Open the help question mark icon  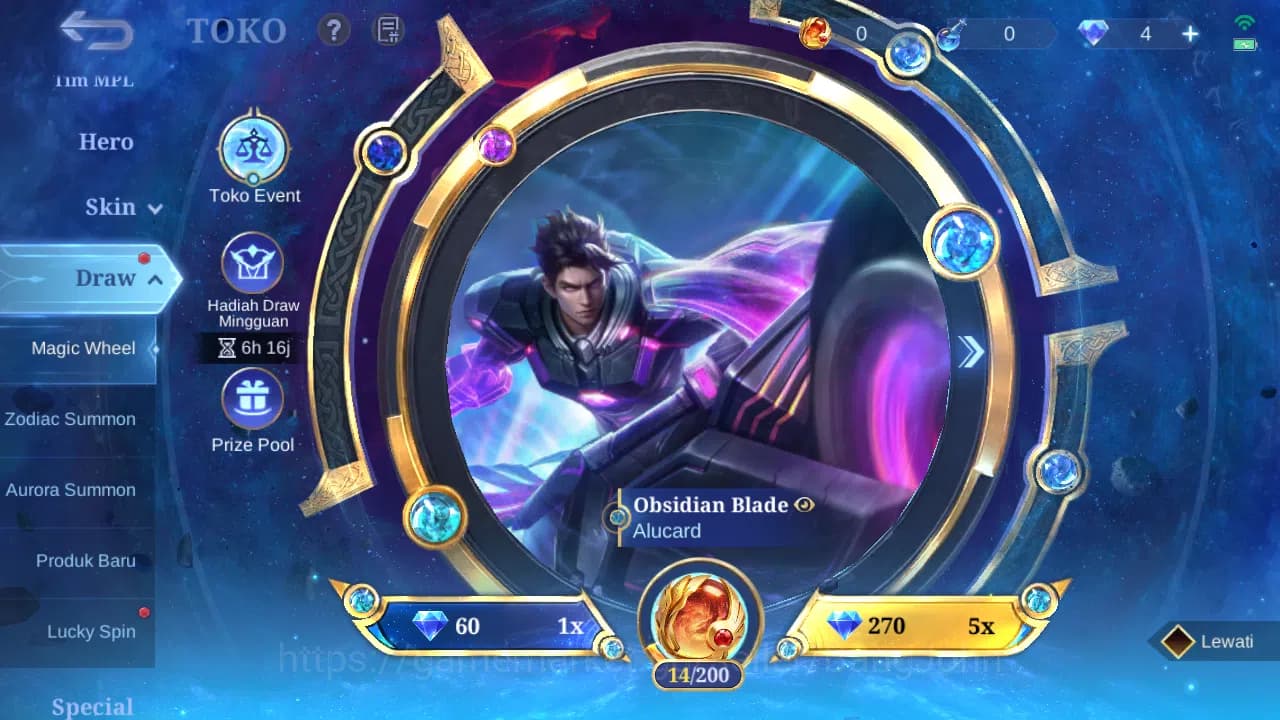click(333, 30)
